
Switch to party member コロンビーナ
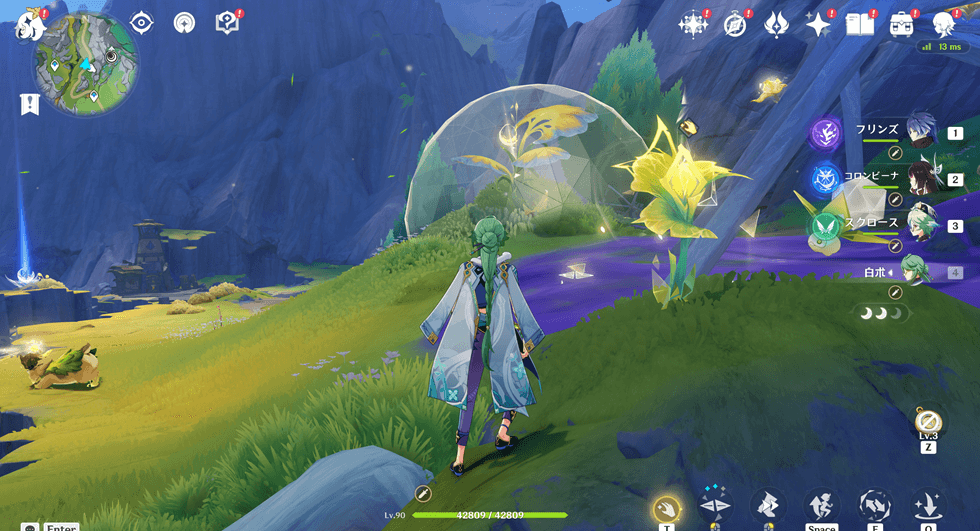920,178
